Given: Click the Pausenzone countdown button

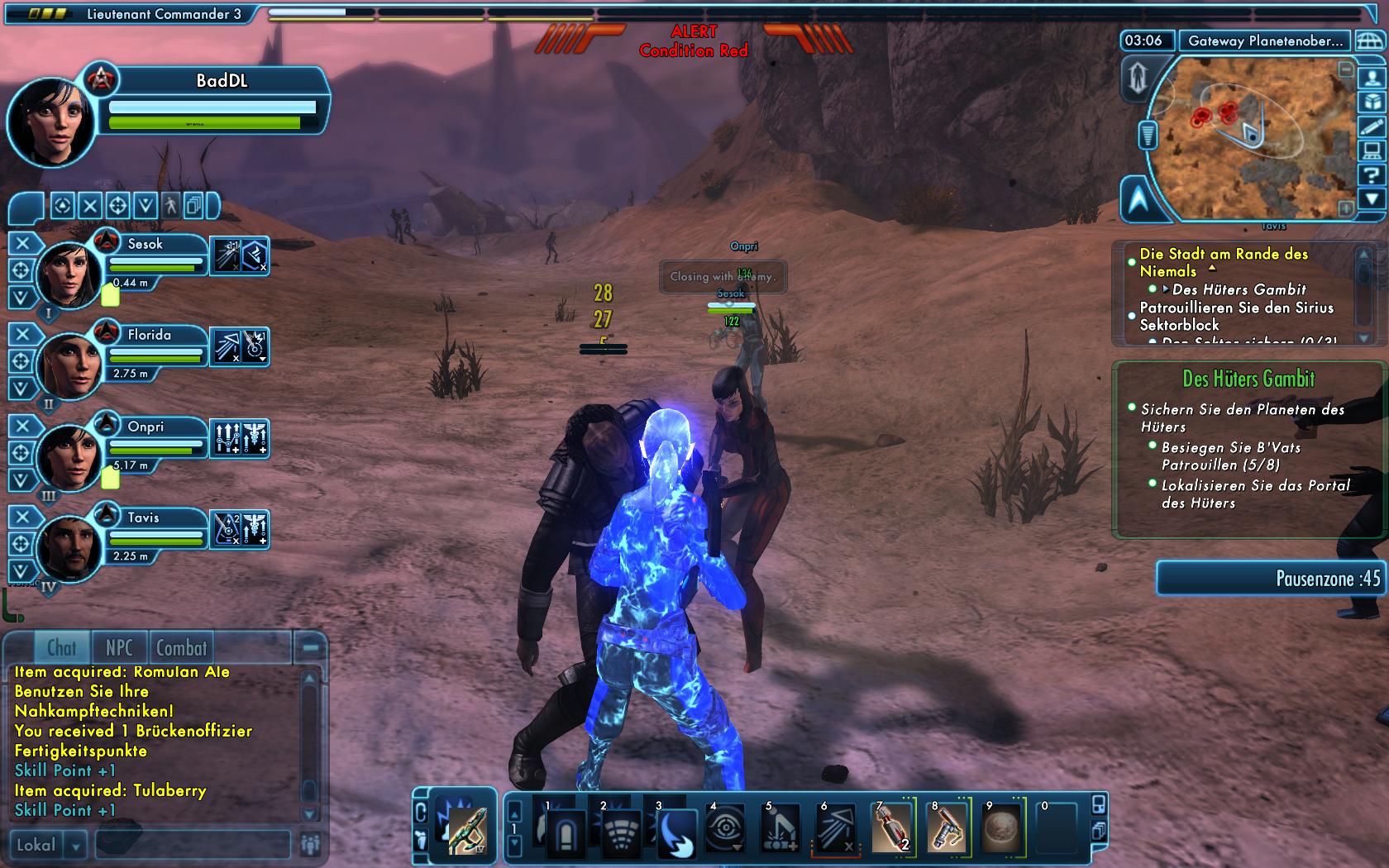Looking at the screenshot, I should 1272,578.
